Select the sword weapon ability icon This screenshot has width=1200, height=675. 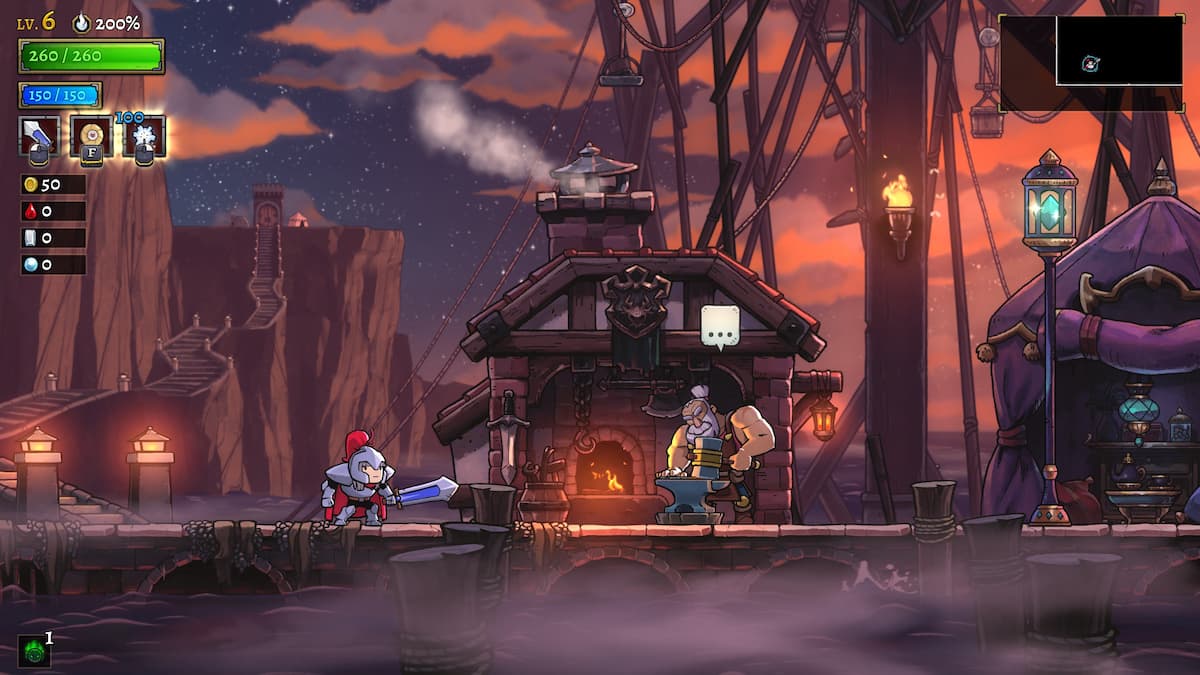point(38,136)
